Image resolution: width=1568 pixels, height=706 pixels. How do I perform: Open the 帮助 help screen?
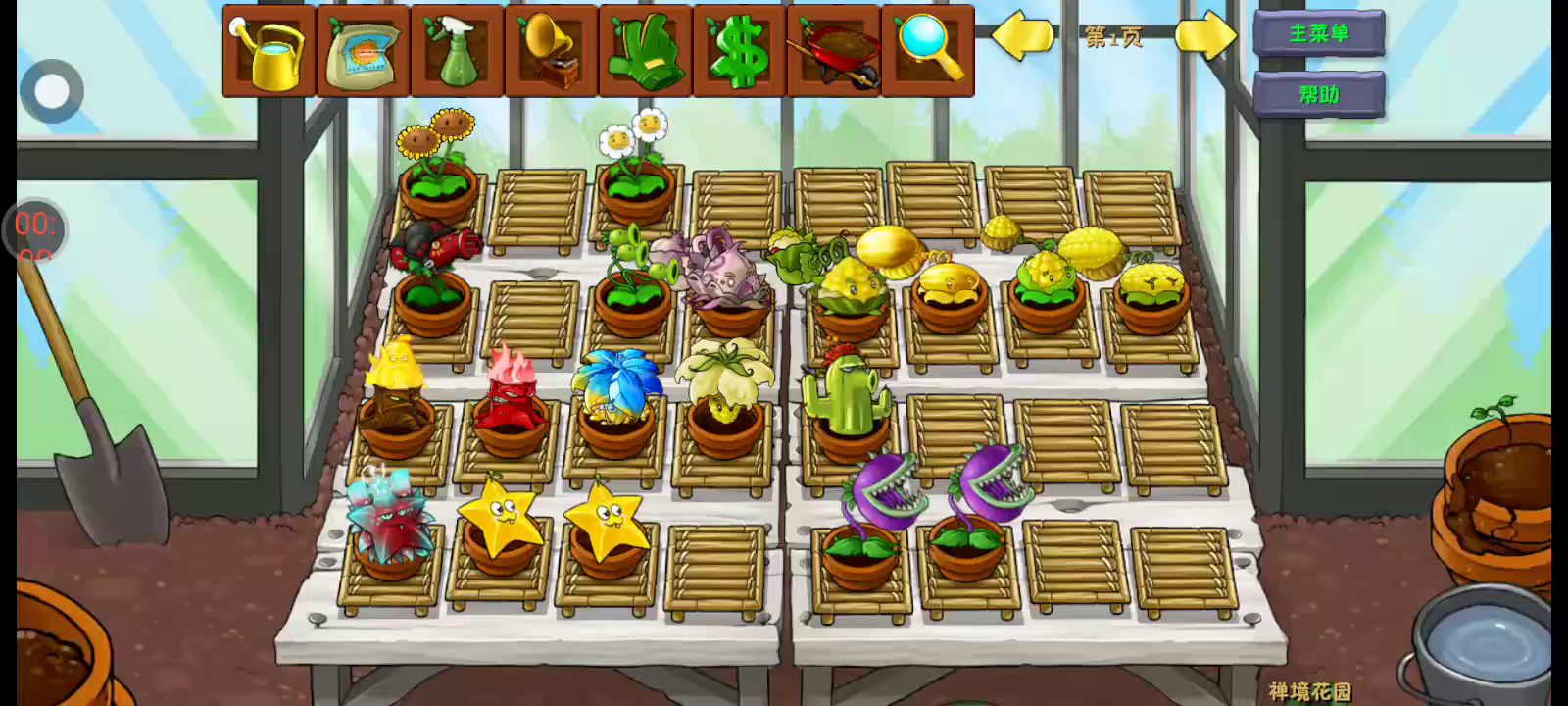[1319, 95]
